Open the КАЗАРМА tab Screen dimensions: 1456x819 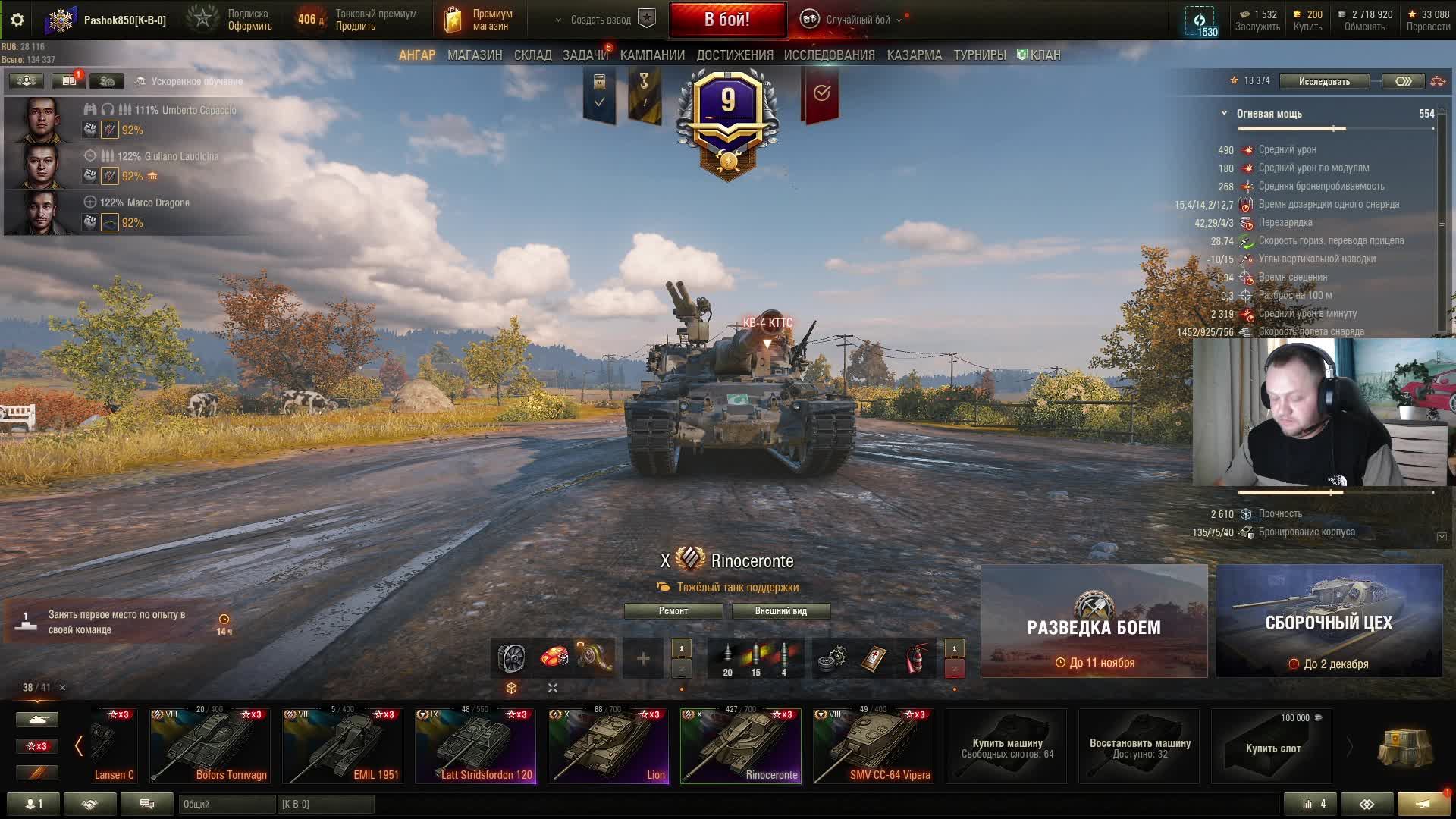click(914, 55)
